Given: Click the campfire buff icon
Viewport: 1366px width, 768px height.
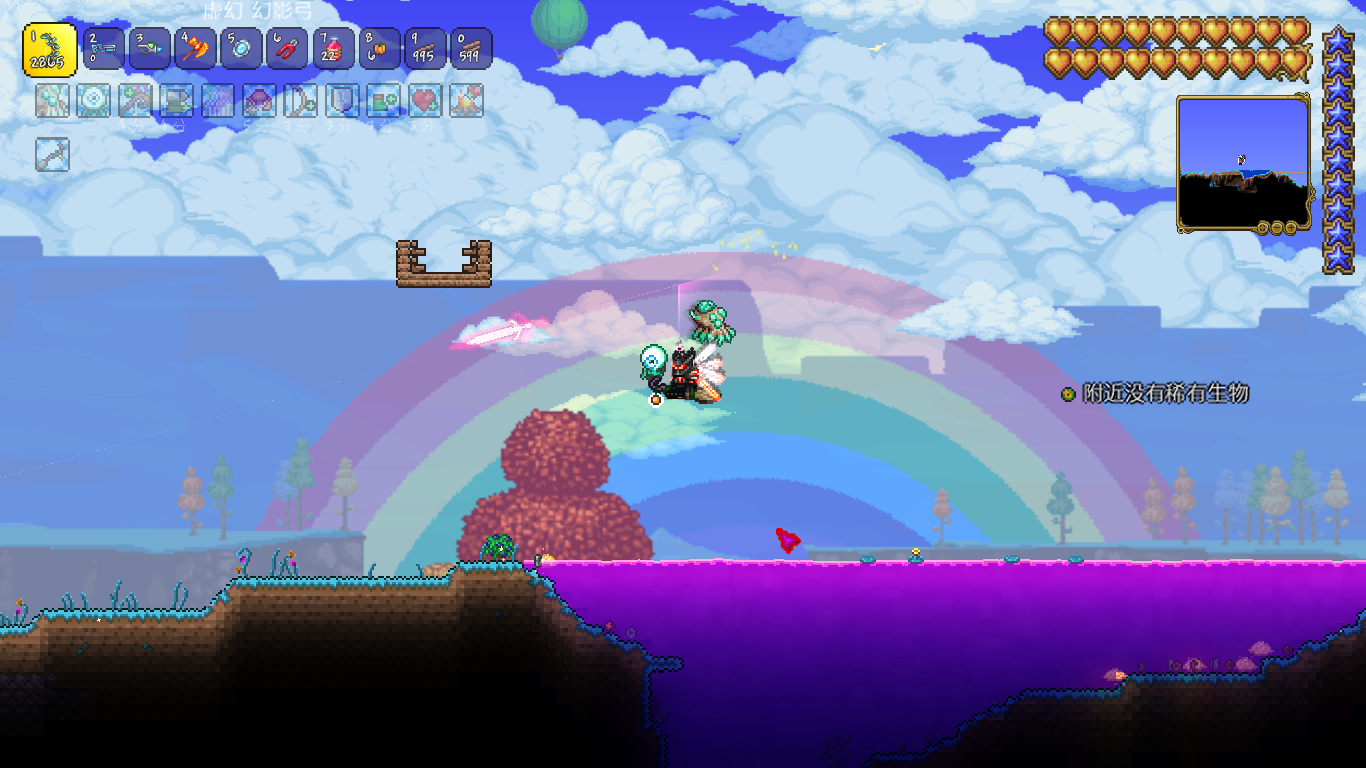Looking at the screenshot, I should pyautogui.click(x=467, y=100).
